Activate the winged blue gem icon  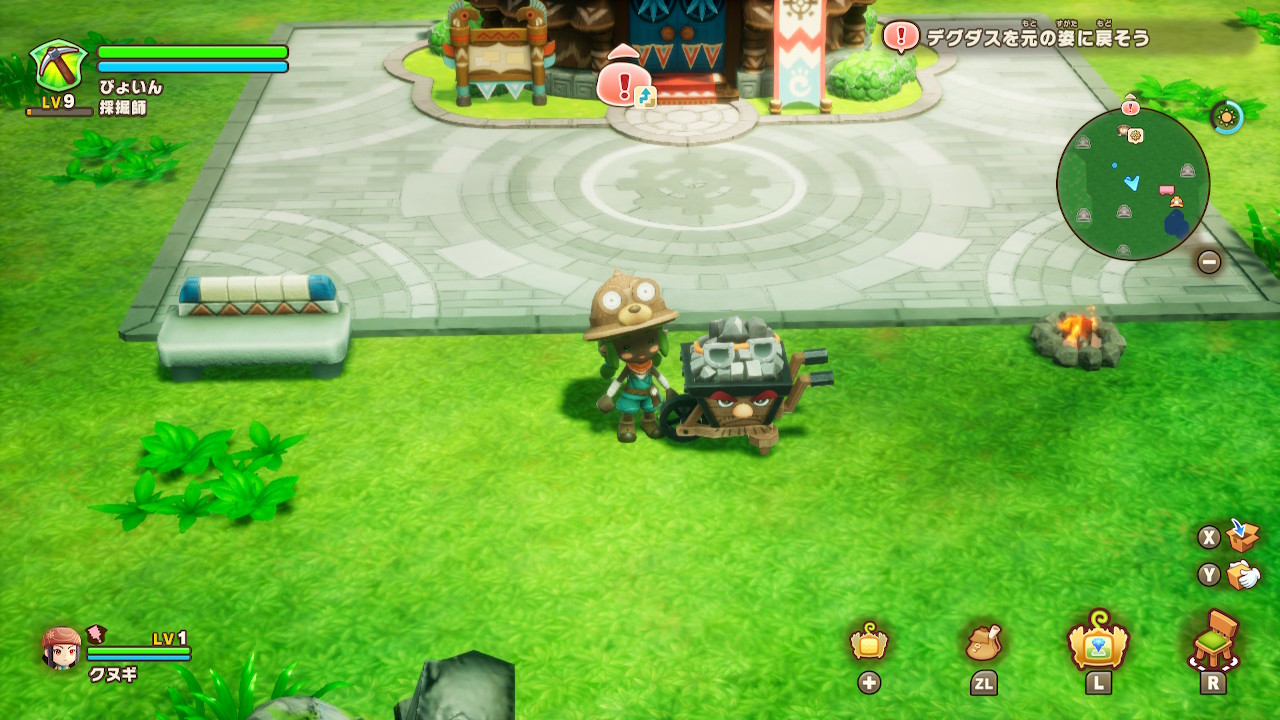pos(1098,641)
